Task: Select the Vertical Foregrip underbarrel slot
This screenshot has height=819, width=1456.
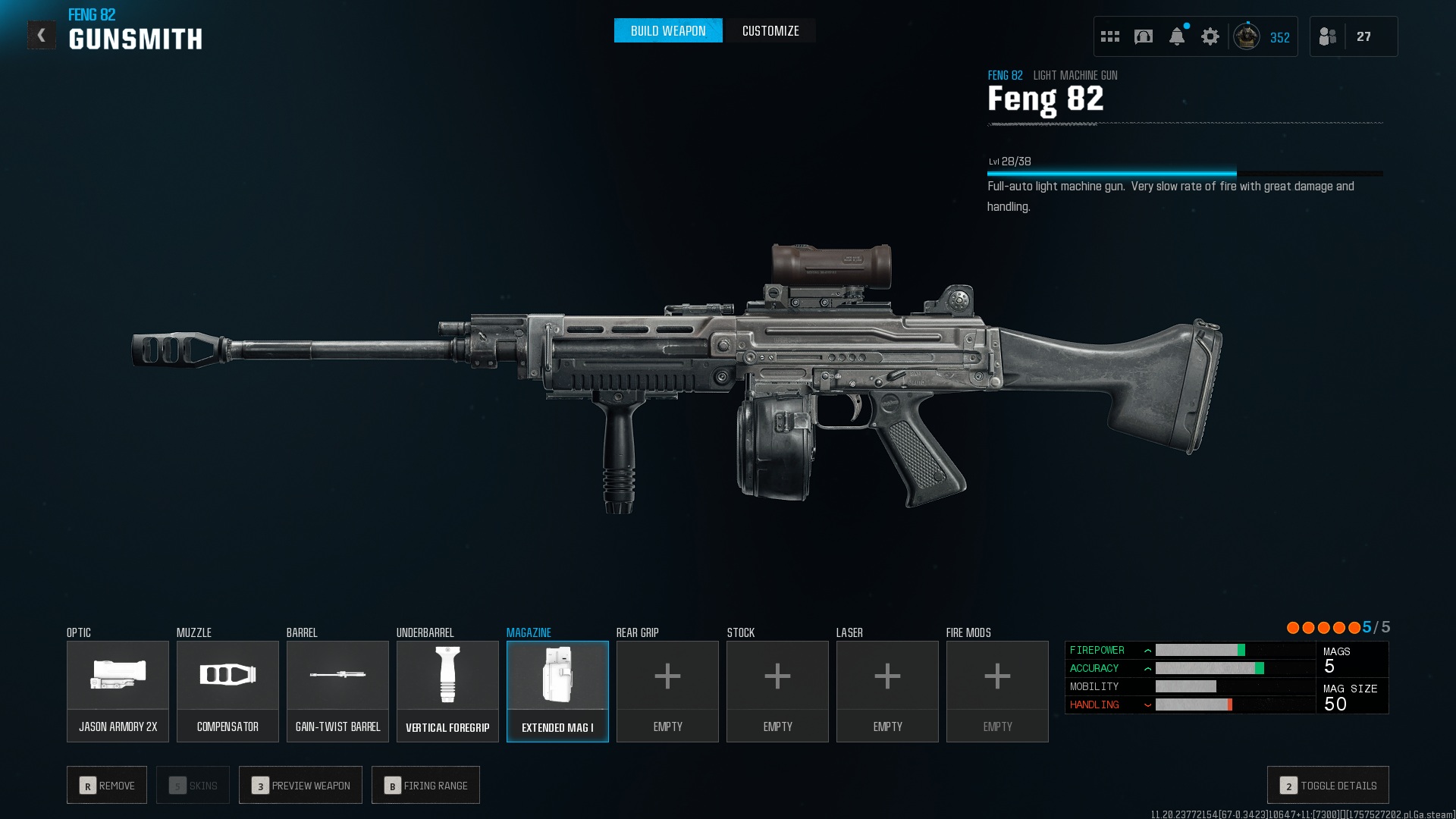Action: pos(447,691)
